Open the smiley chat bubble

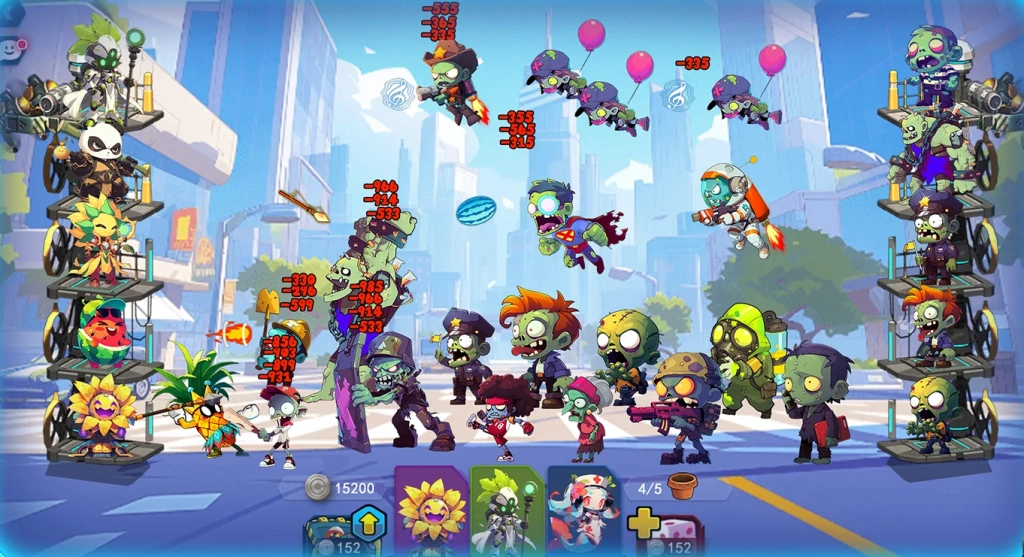tap(12, 47)
